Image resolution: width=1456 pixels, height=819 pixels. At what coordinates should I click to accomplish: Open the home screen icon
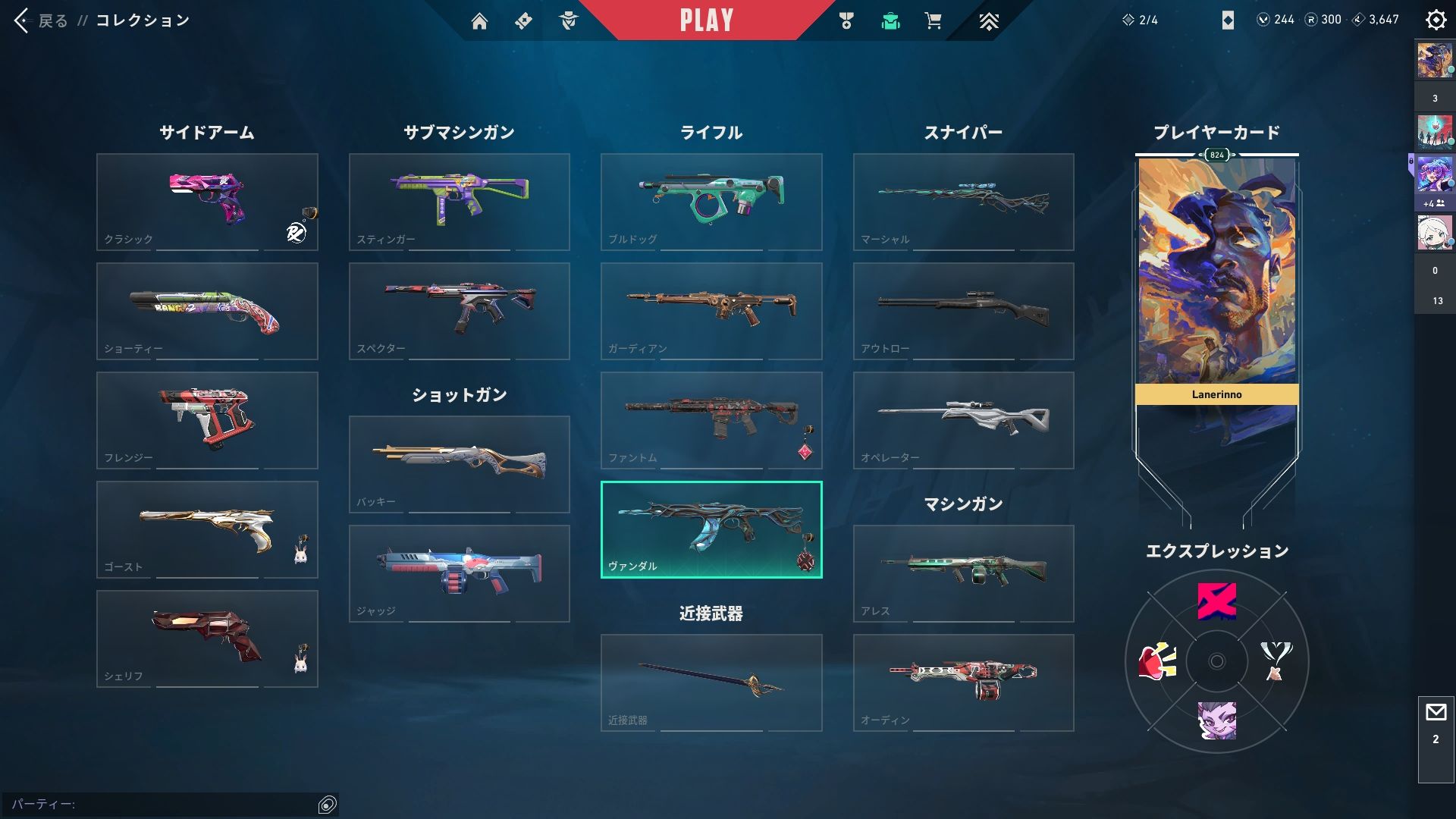point(479,21)
